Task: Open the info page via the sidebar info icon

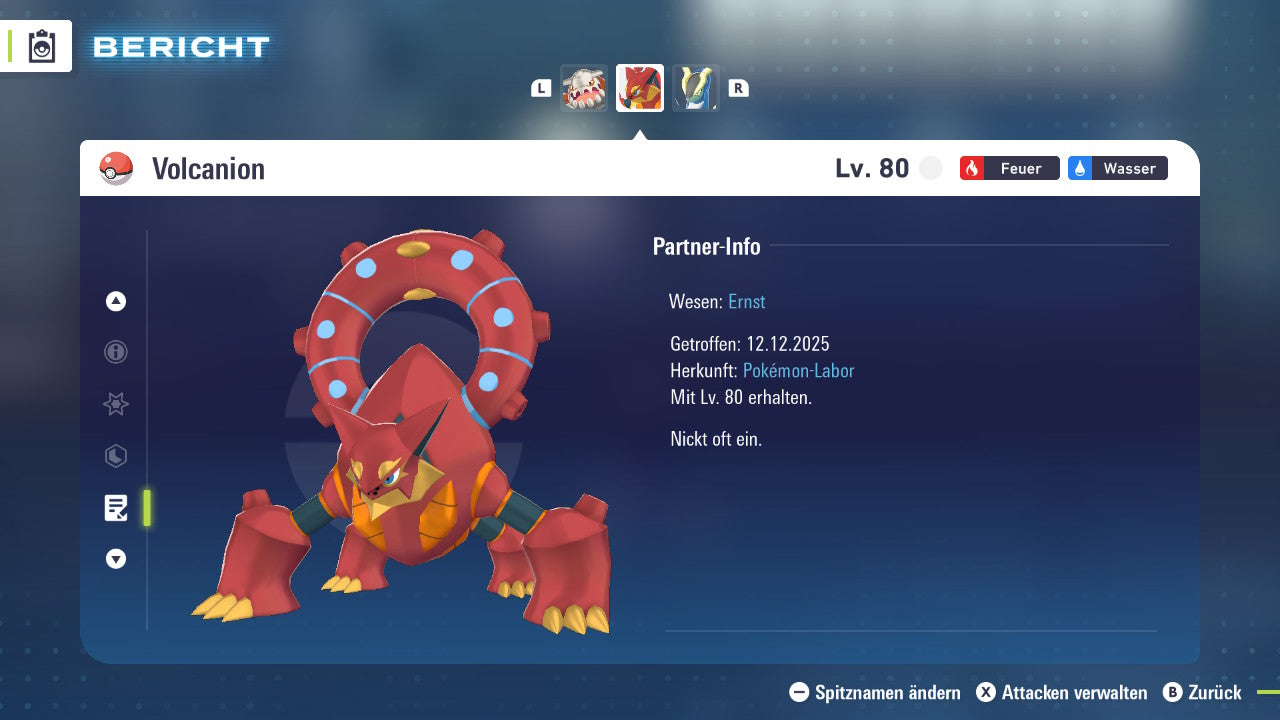Action: click(115, 352)
